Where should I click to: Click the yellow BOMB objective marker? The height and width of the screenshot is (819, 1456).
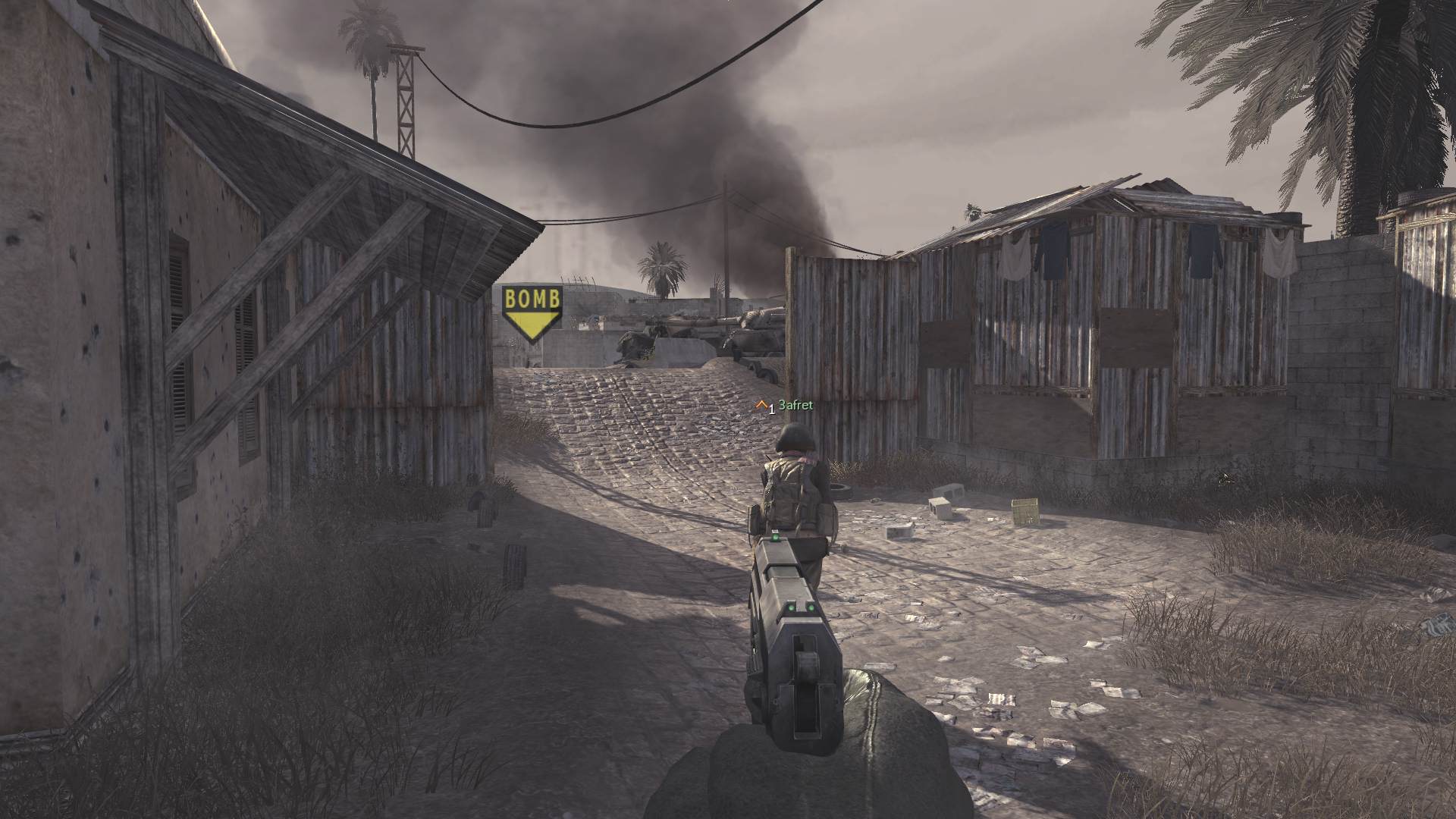(x=531, y=302)
